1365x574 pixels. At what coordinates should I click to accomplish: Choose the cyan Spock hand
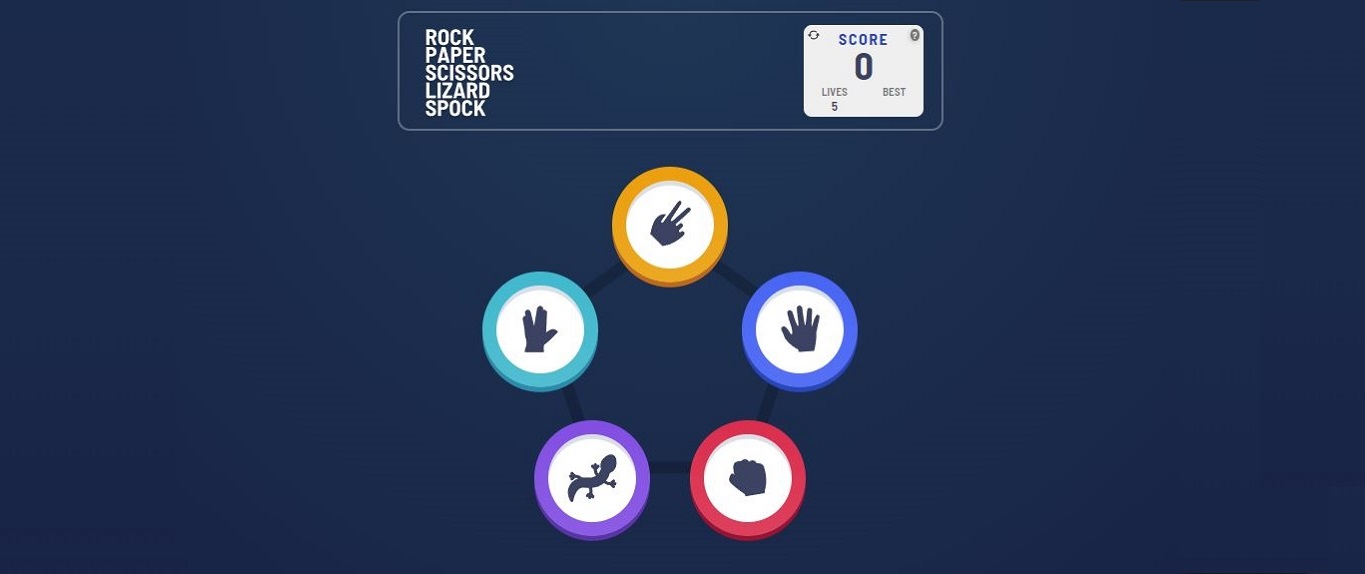point(540,329)
